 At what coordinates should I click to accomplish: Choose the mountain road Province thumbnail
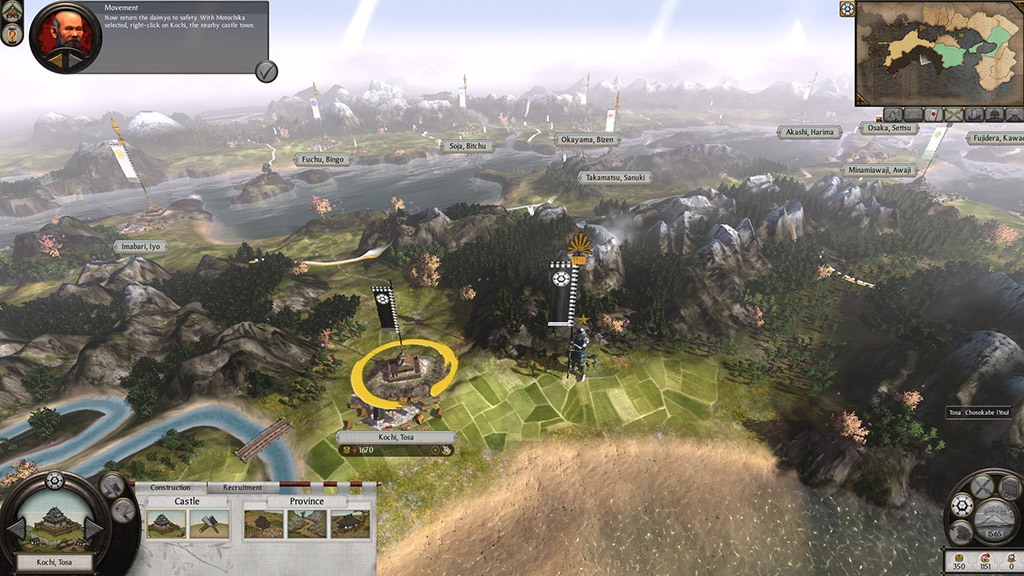306,523
